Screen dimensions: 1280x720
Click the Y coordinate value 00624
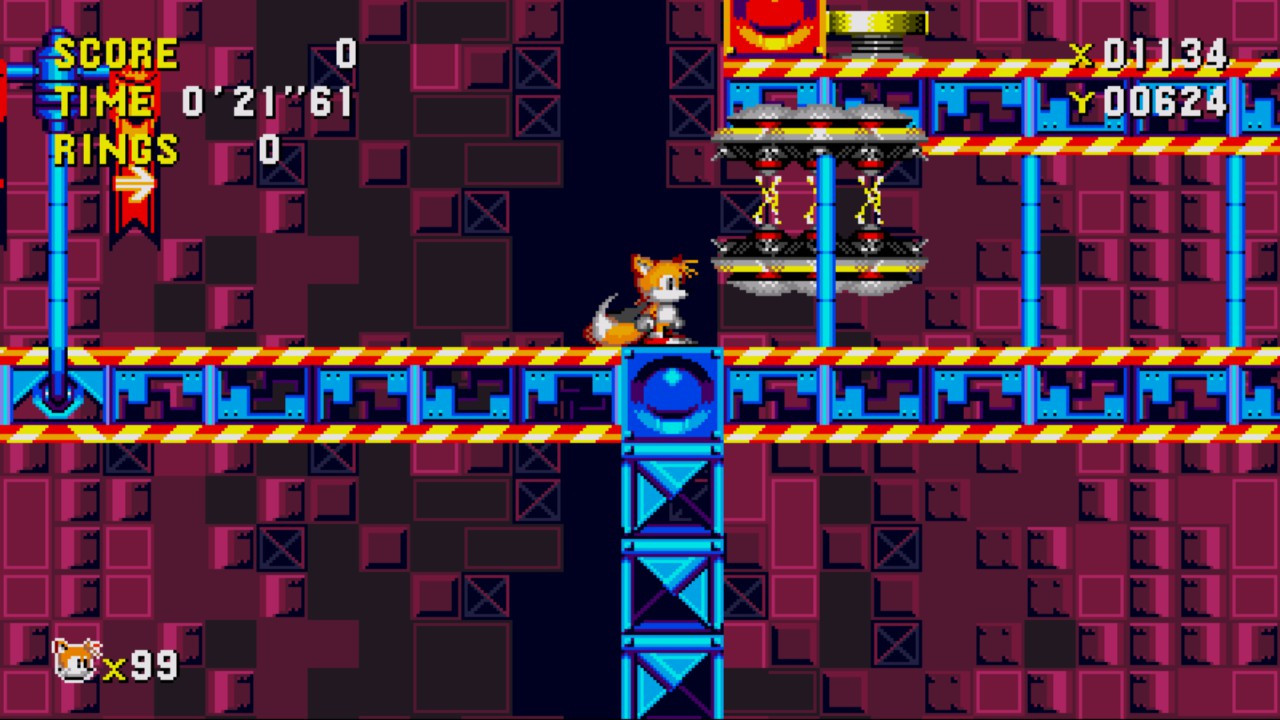[1165, 100]
